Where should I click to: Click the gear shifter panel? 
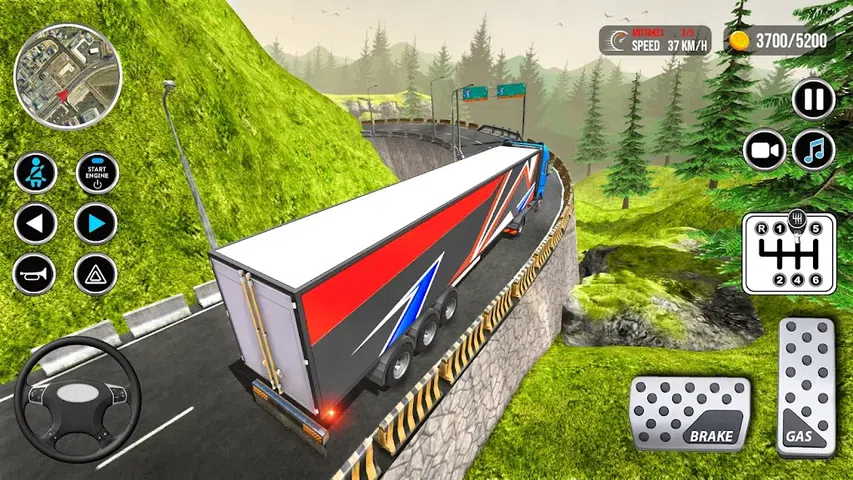point(789,251)
